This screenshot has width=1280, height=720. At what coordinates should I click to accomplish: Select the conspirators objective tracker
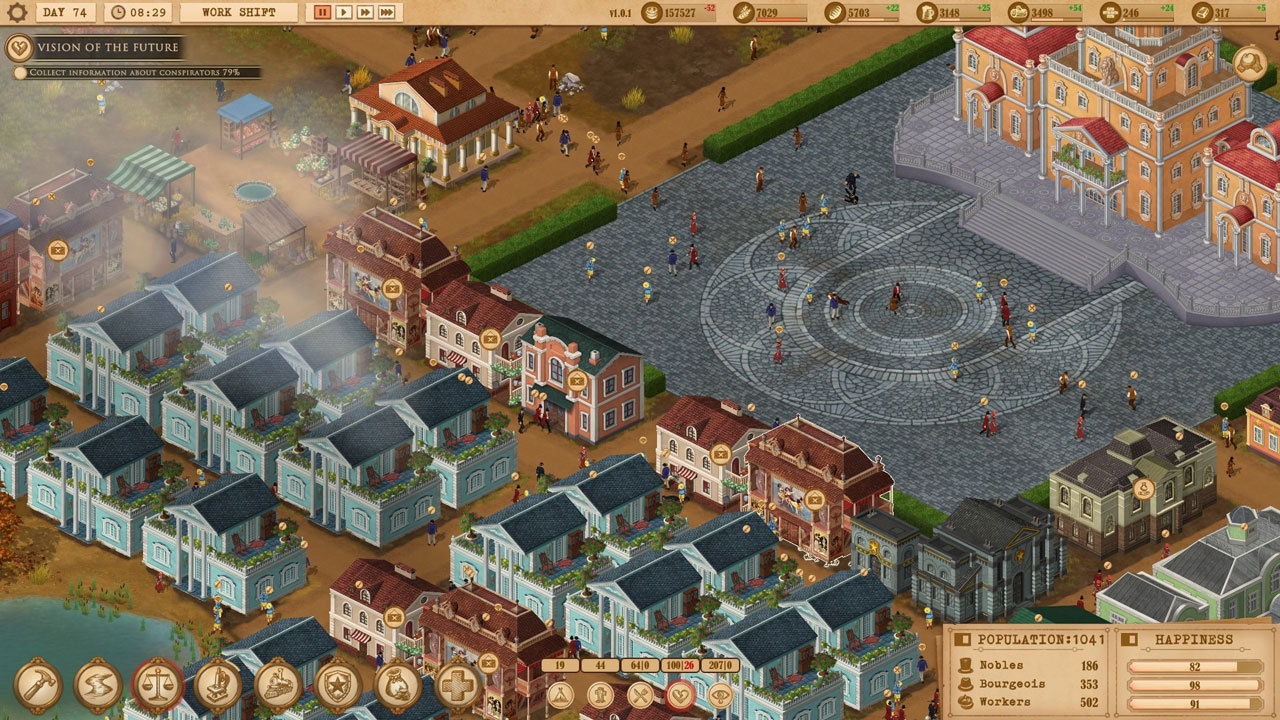(134, 73)
